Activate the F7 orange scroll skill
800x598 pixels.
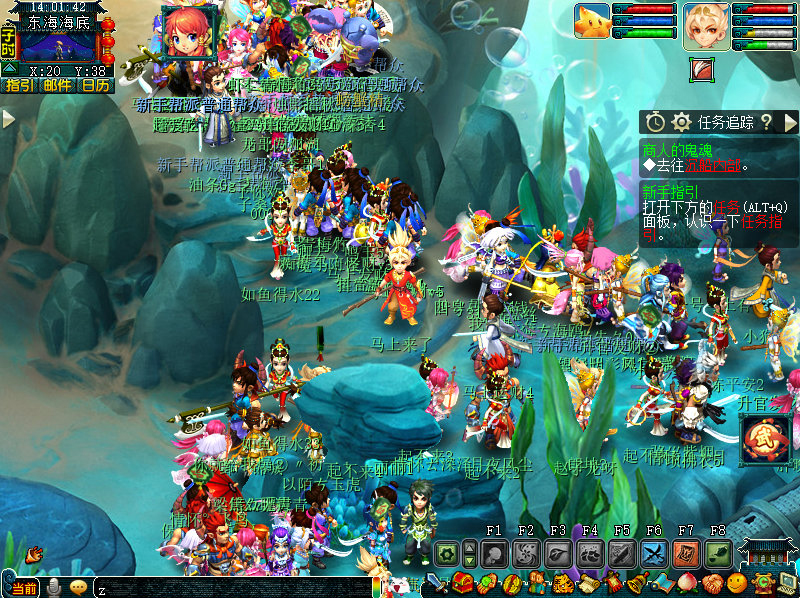coord(686,553)
